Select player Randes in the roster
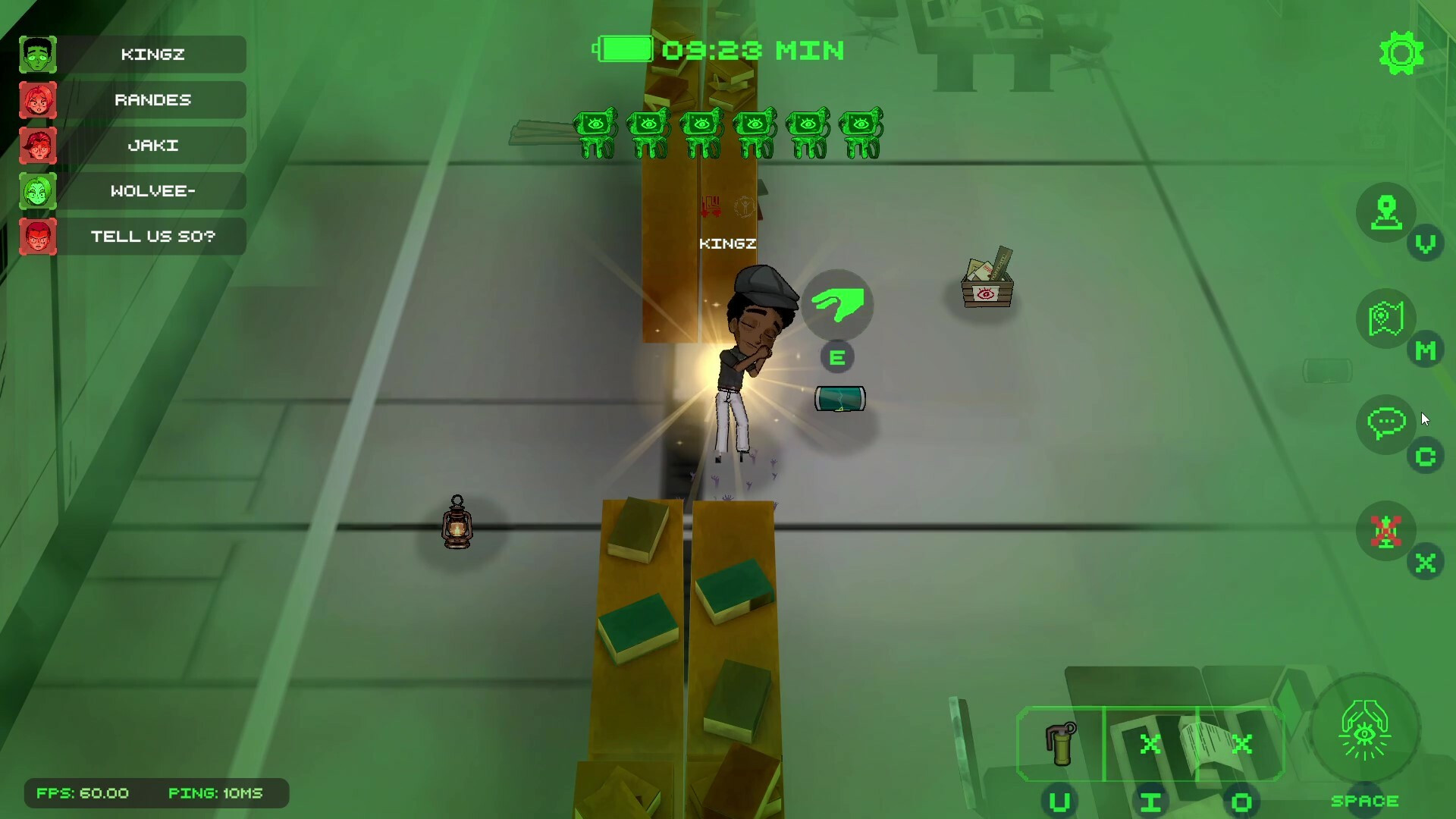This screenshot has height=819, width=1456. click(152, 100)
